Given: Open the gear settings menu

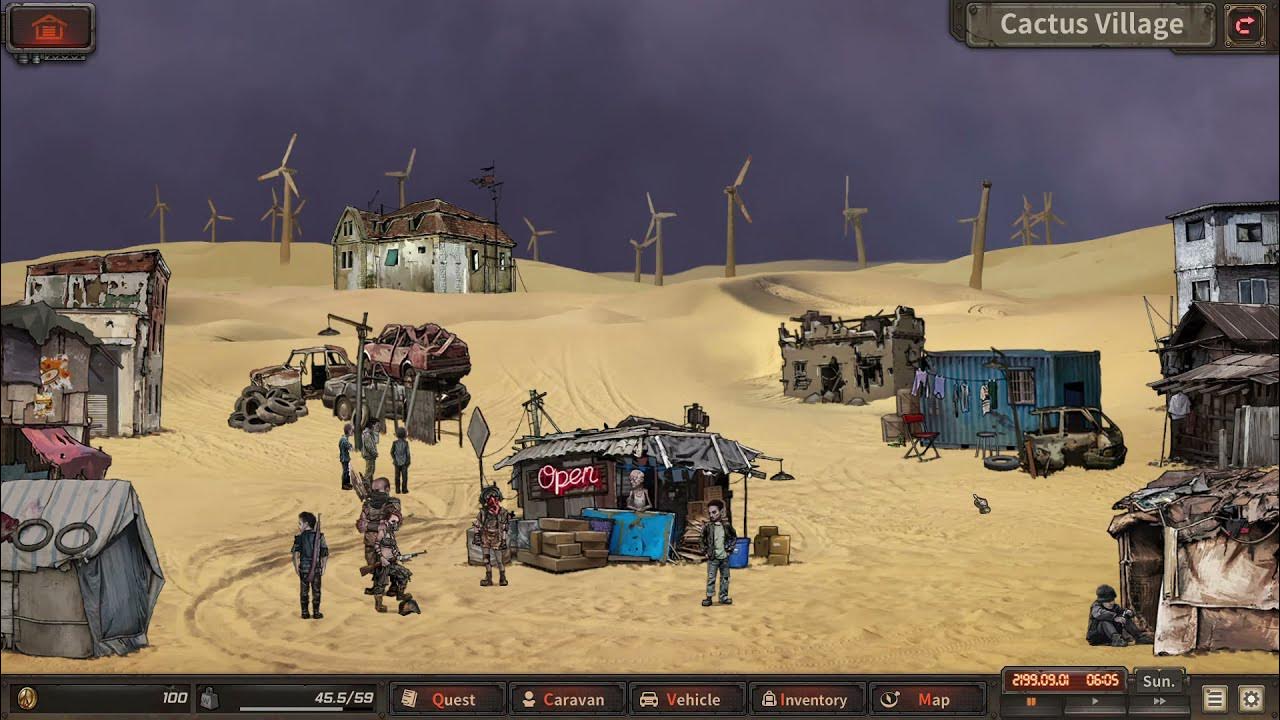Looking at the screenshot, I should (1251, 699).
